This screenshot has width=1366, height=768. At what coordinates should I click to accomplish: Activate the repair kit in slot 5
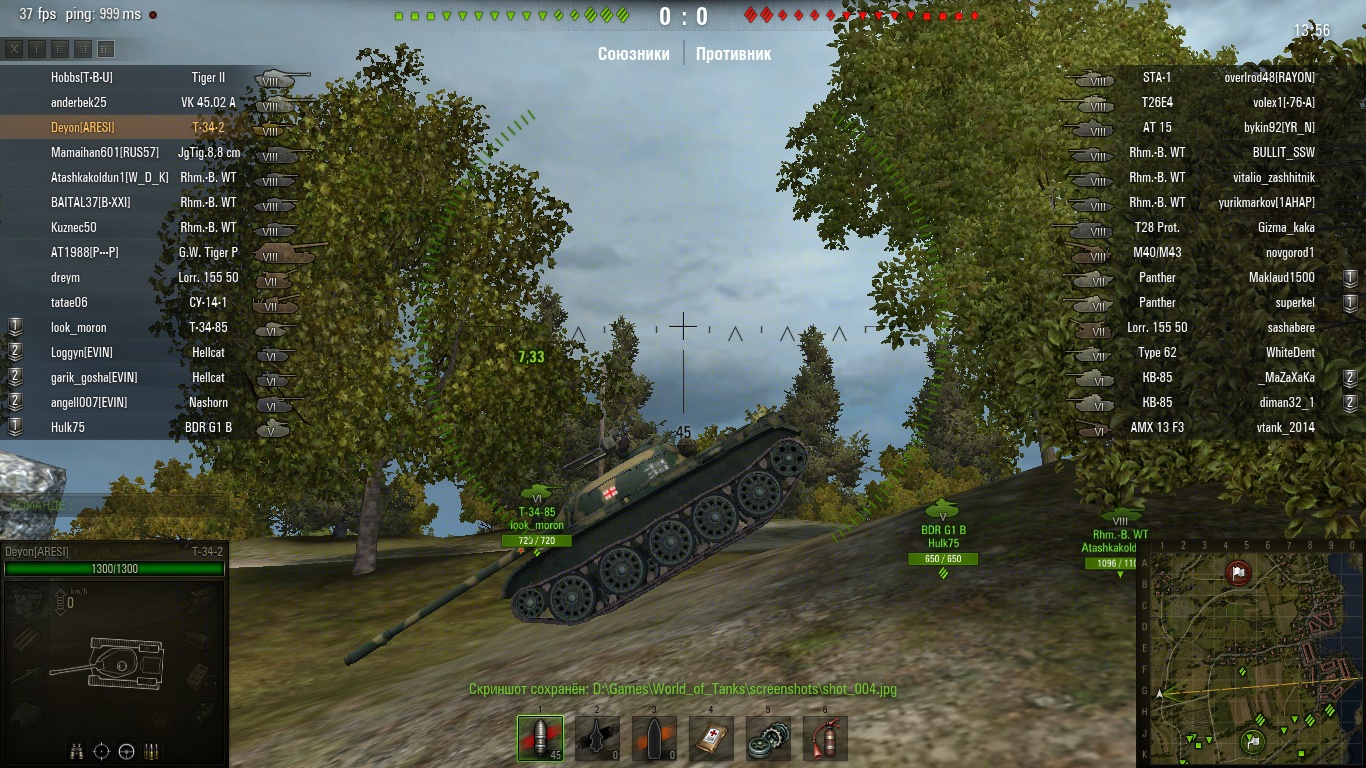(768, 737)
